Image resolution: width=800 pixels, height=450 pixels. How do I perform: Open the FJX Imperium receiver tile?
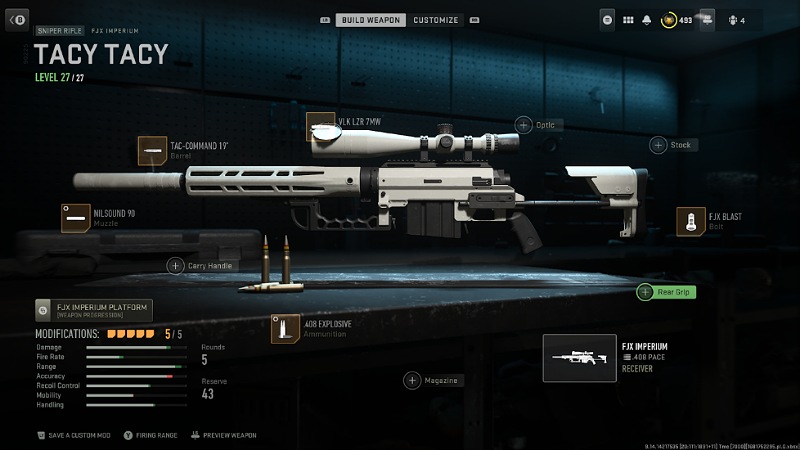[580, 358]
